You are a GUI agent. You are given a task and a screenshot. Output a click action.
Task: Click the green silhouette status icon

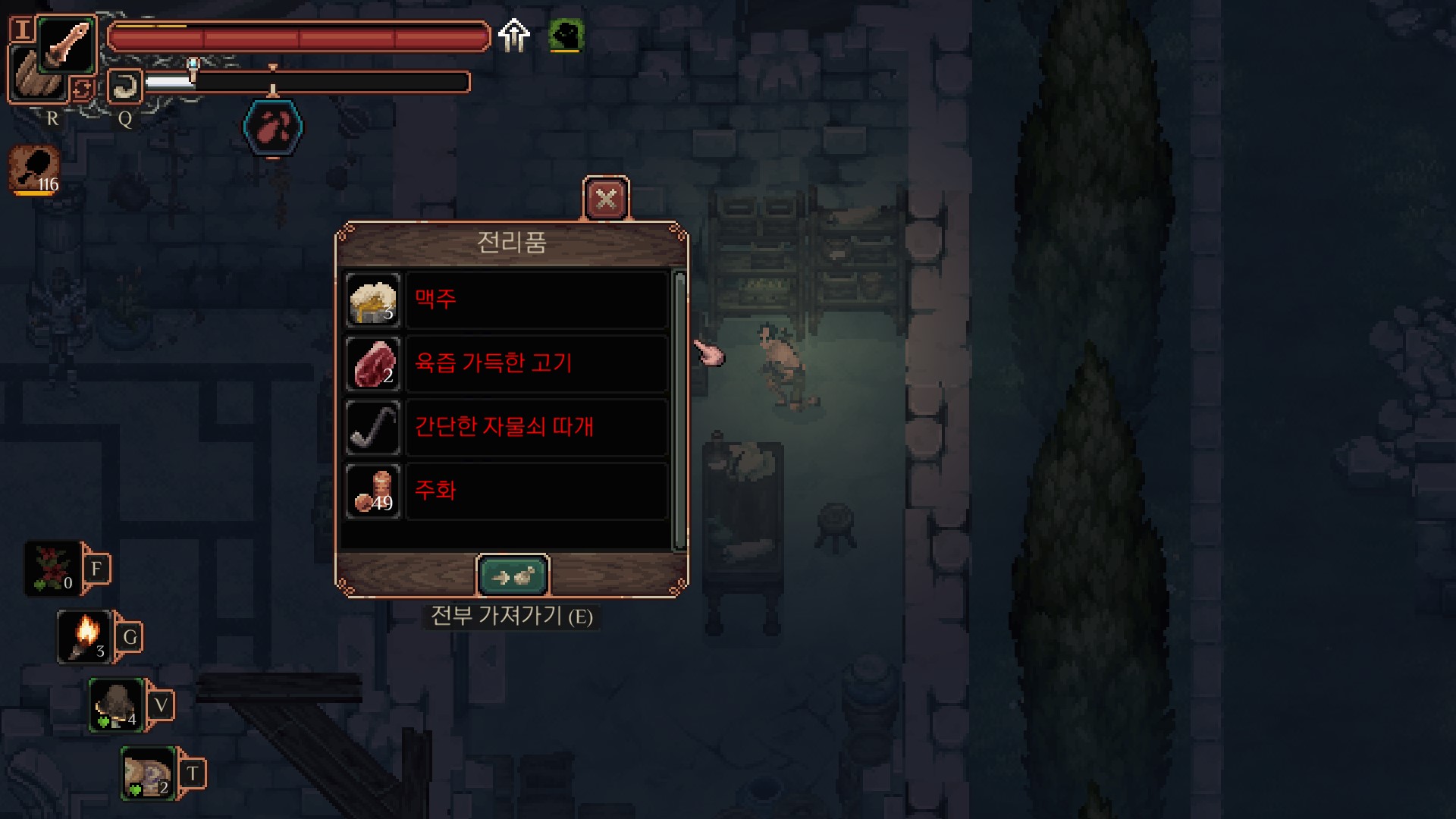pyautogui.click(x=566, y=35)
